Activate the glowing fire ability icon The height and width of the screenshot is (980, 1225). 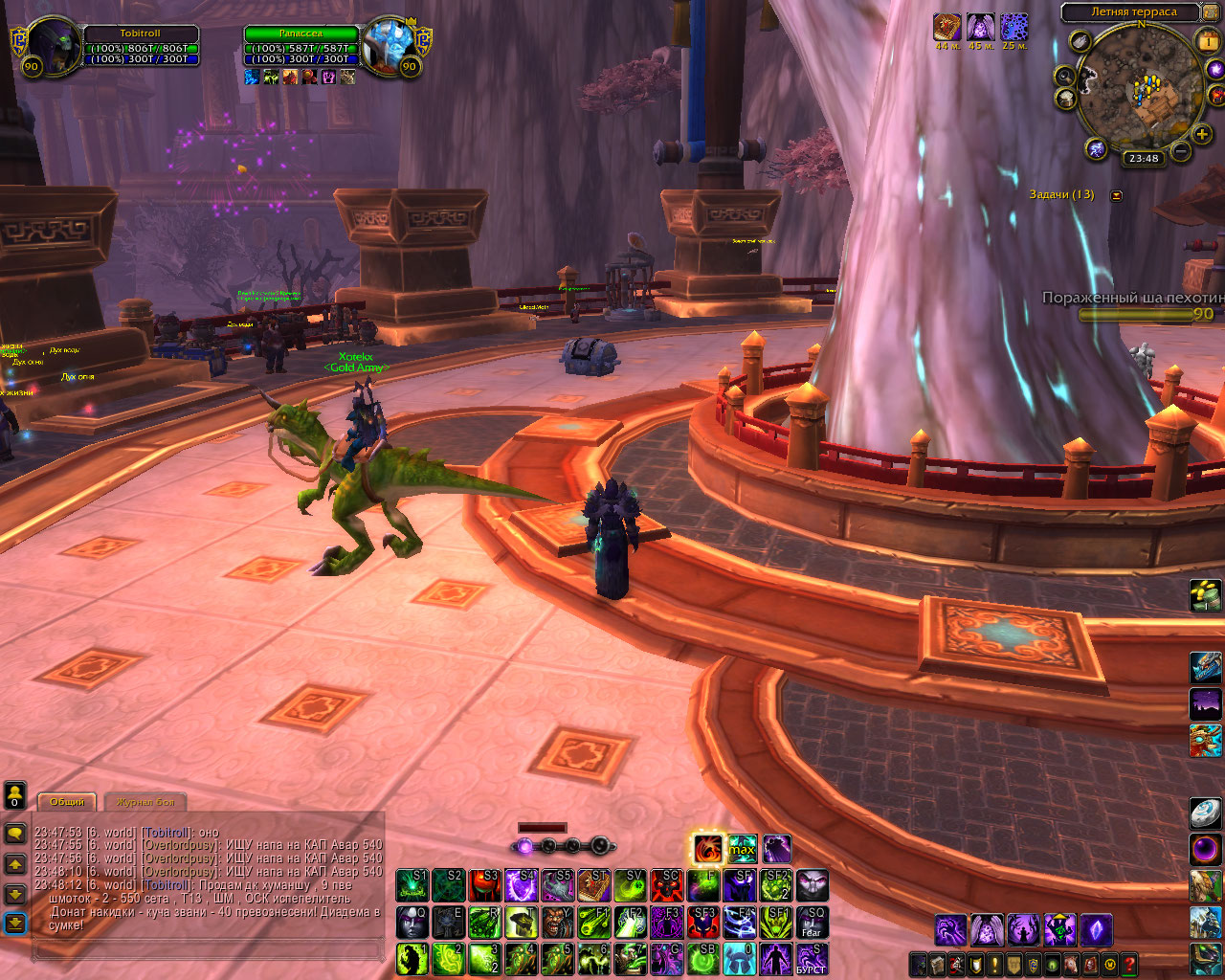[x=708, y=849]
